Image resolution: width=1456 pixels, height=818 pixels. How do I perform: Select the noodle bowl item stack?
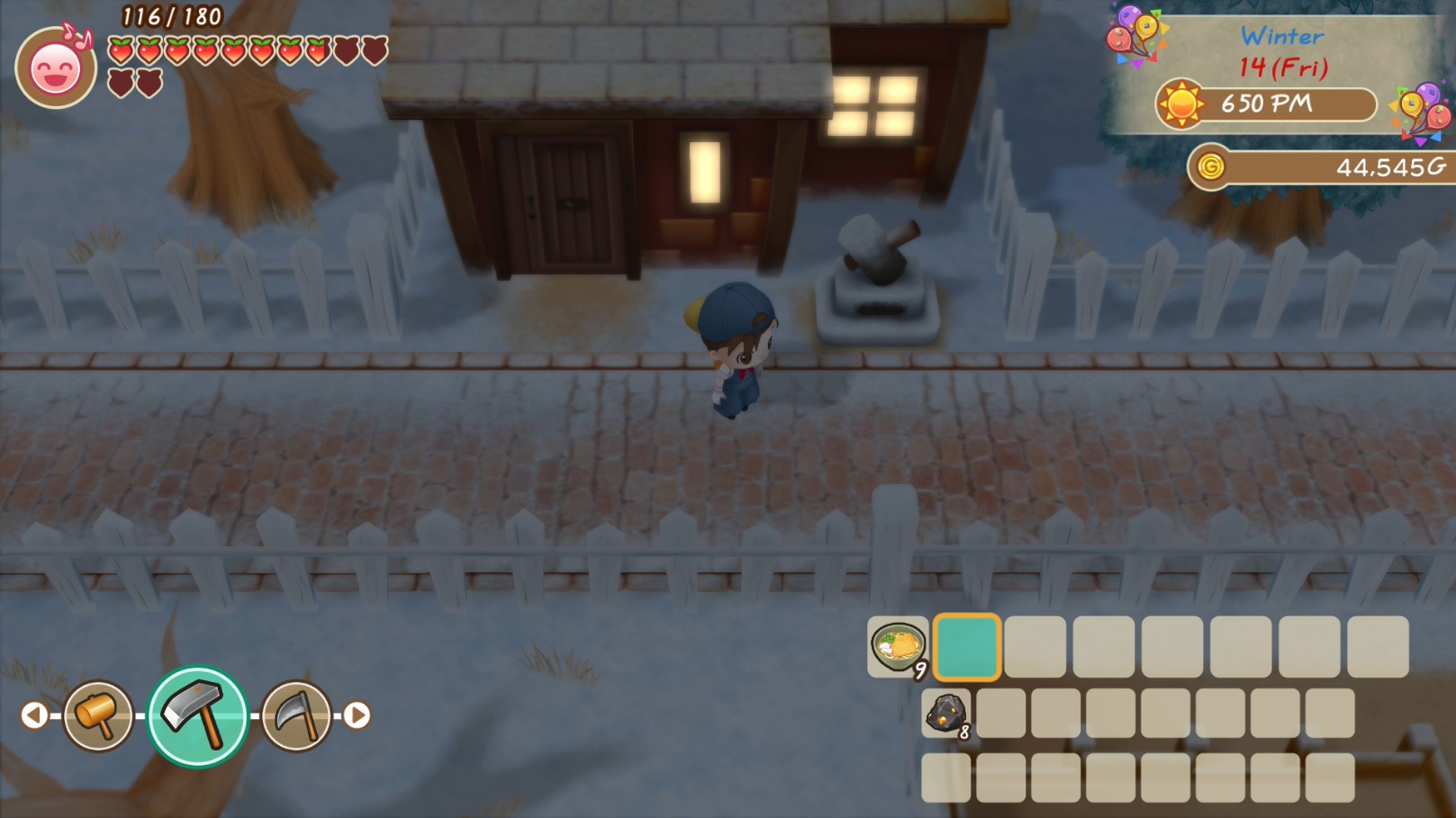[896, 645]
